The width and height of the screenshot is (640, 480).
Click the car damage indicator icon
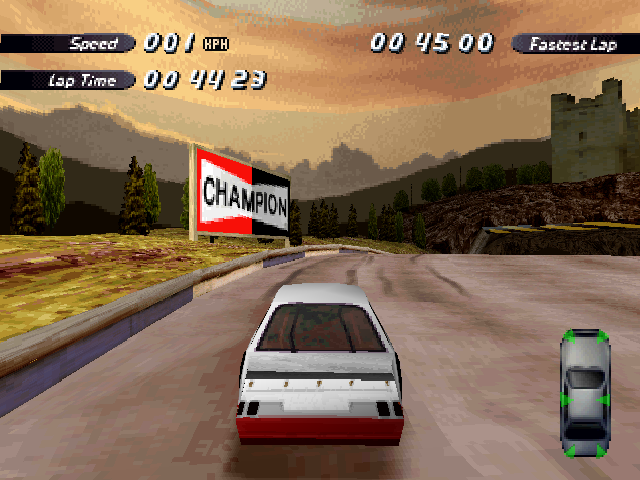coord(585,393)
